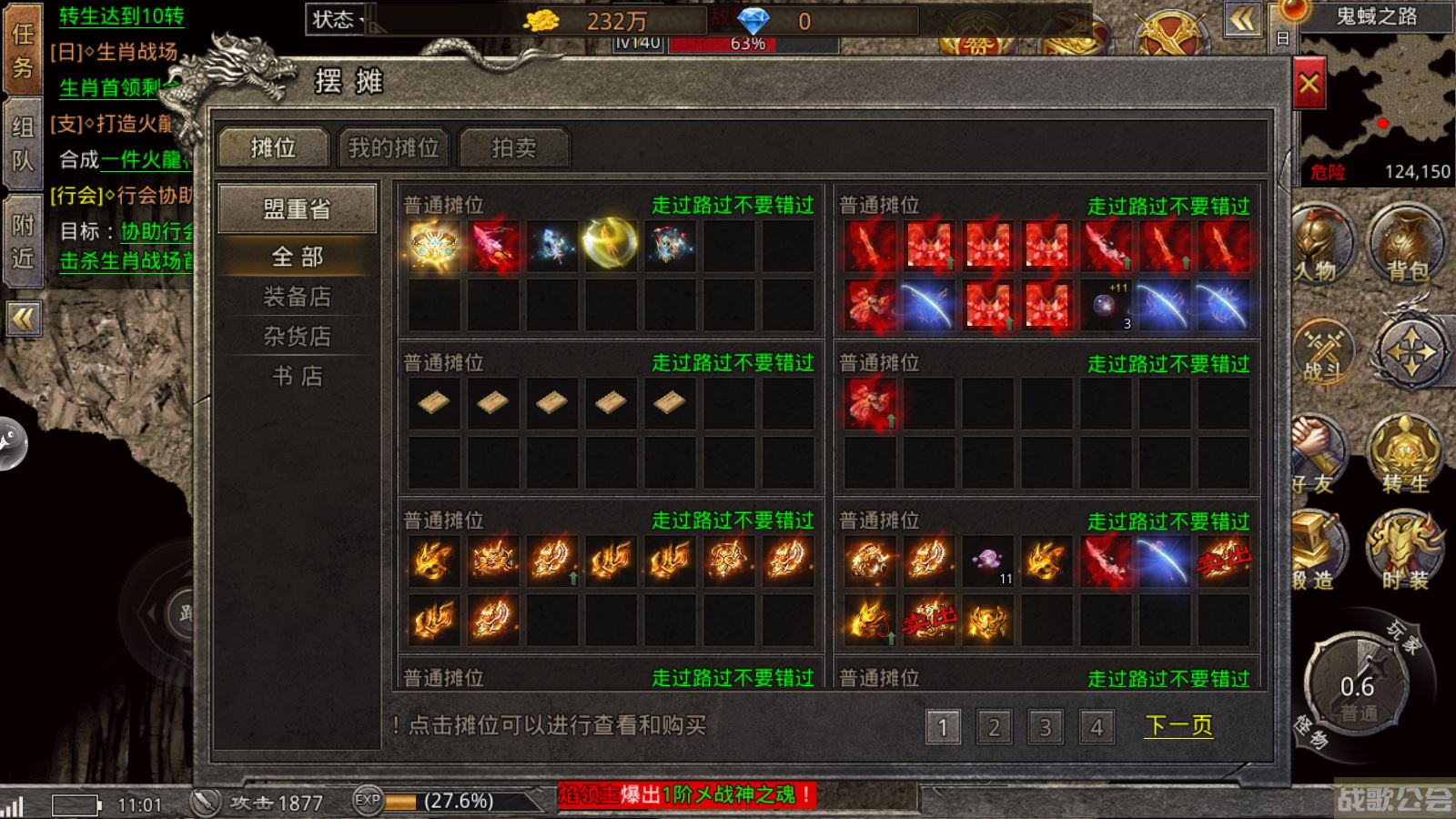
Task: Click the page 3 button
Action: (x=1045, y=725)
